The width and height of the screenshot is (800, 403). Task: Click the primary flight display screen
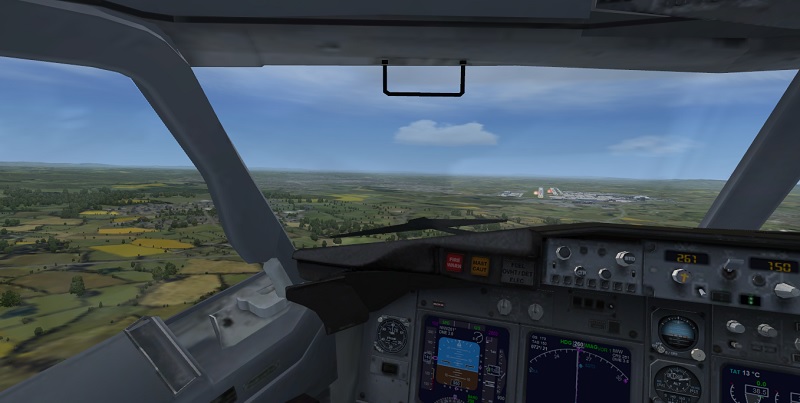click(x=460, y=358)
